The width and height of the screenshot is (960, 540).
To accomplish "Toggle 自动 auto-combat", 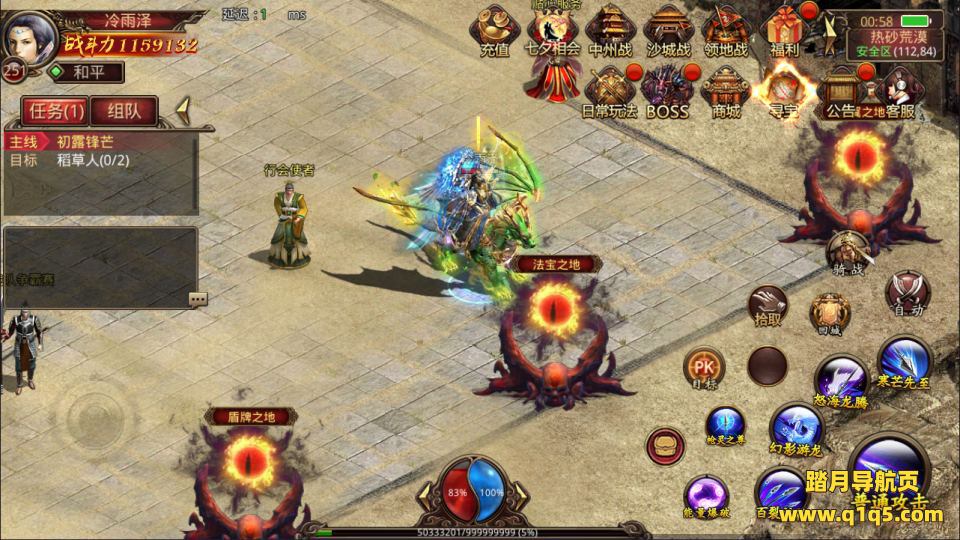I will tap(907, 294).
